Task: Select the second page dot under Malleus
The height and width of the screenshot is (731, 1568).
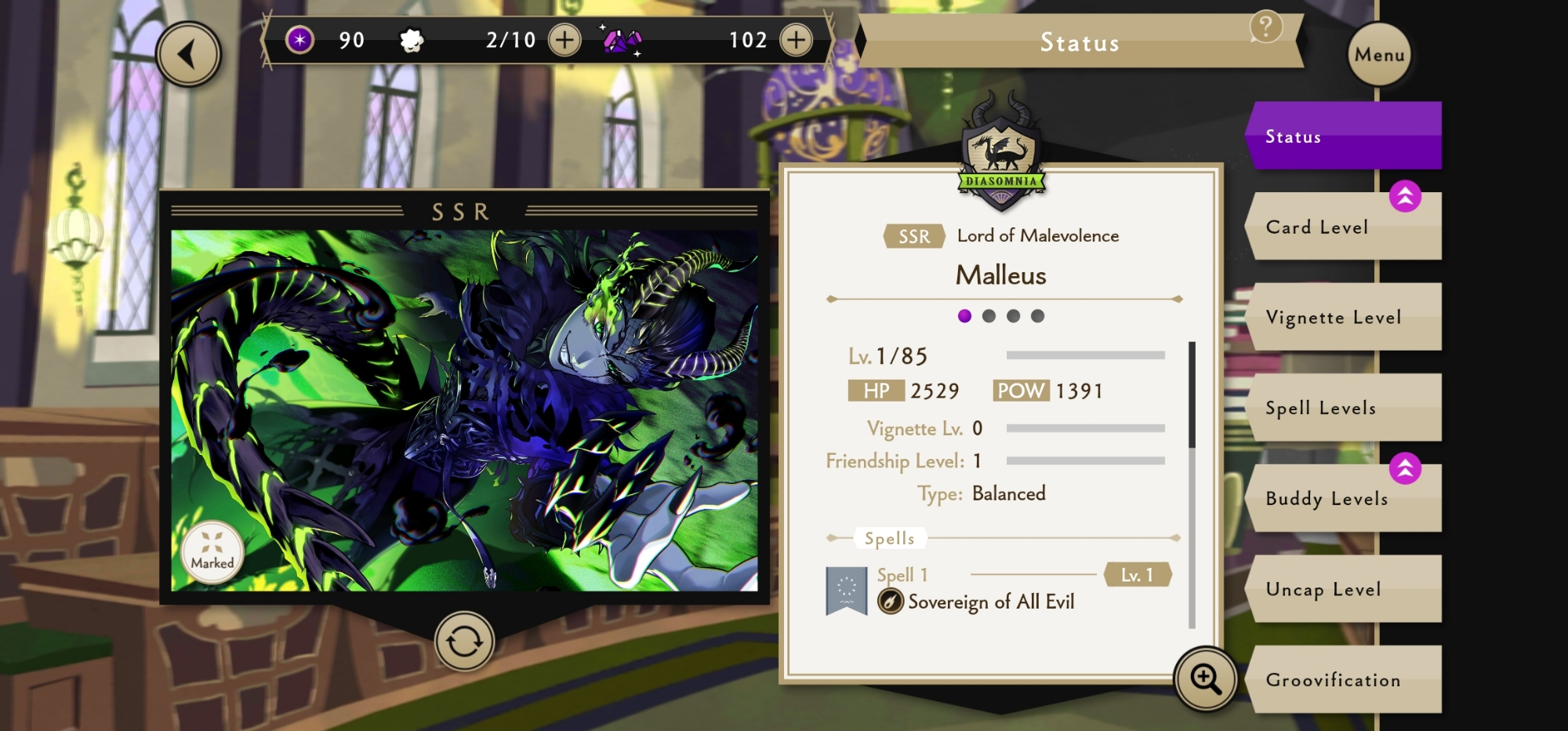Action: pos(989,316)
